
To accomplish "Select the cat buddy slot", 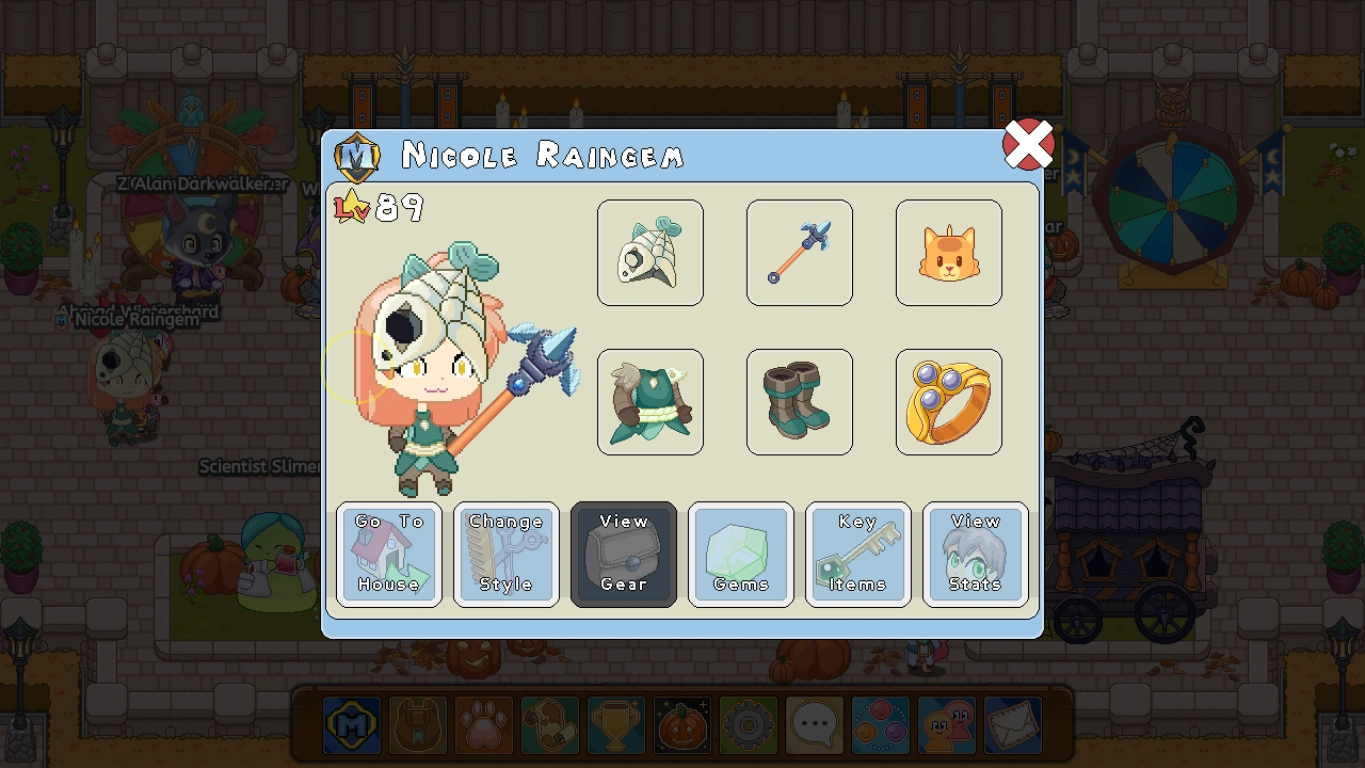I will pos(948,252).
